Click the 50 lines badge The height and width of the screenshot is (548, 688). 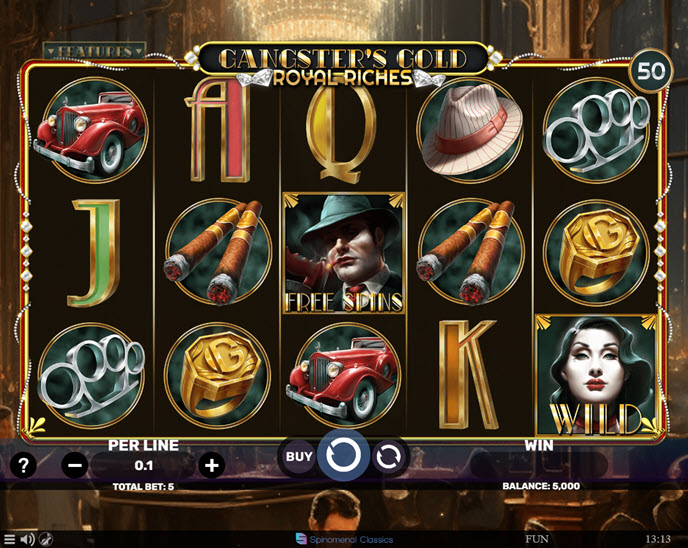click(652, 72)
